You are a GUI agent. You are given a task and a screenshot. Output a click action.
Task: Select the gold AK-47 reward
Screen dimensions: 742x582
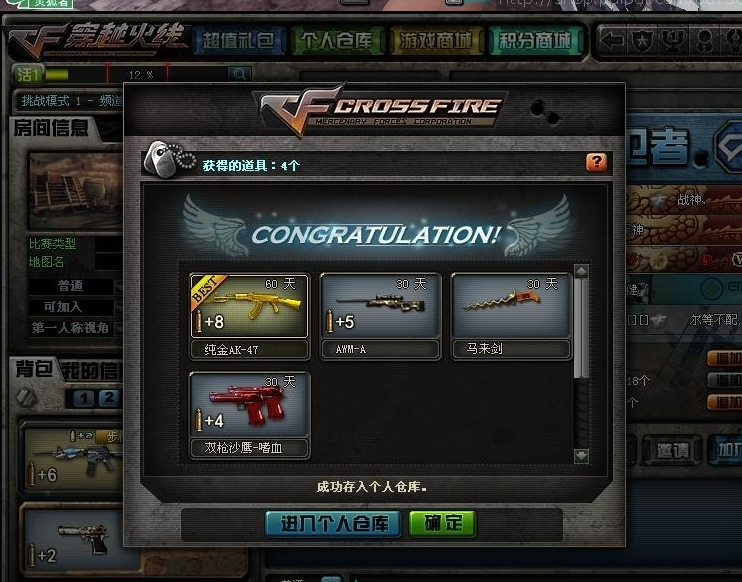click(x=249, y=306)
